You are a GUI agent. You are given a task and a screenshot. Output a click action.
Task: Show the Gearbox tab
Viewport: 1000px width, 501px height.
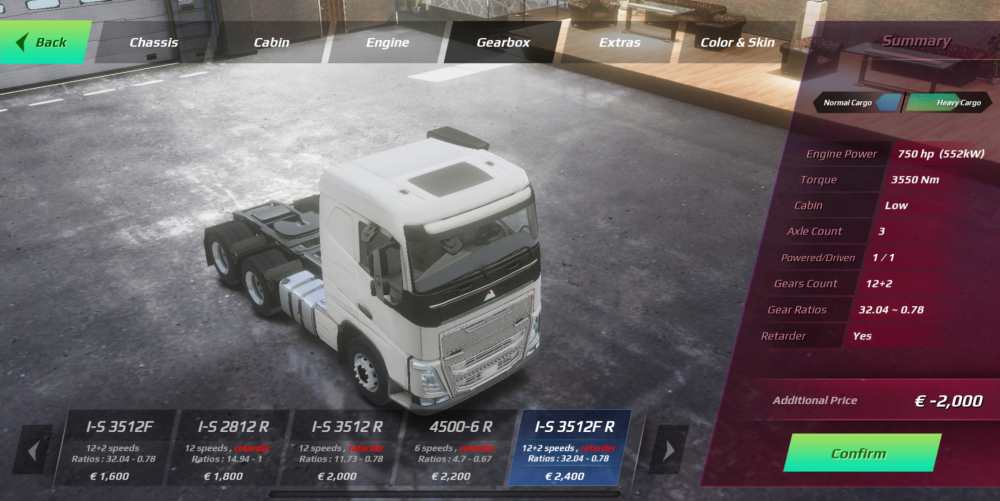pyautogui.click(x=503, y=43)
